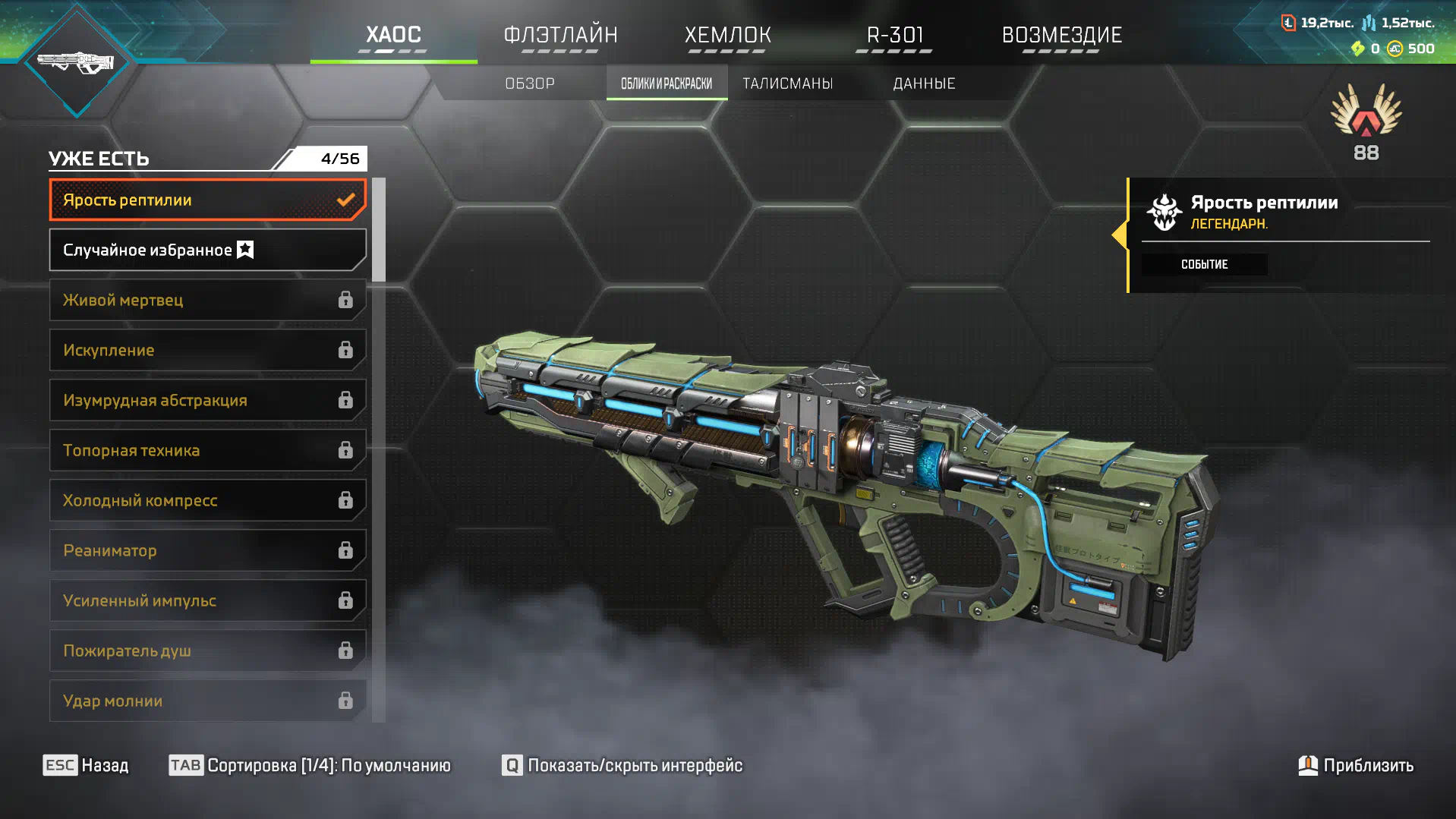Viewport: 1456px width, 819px height.
Task: Go back with the Назад button
Action: pos(86,765)
